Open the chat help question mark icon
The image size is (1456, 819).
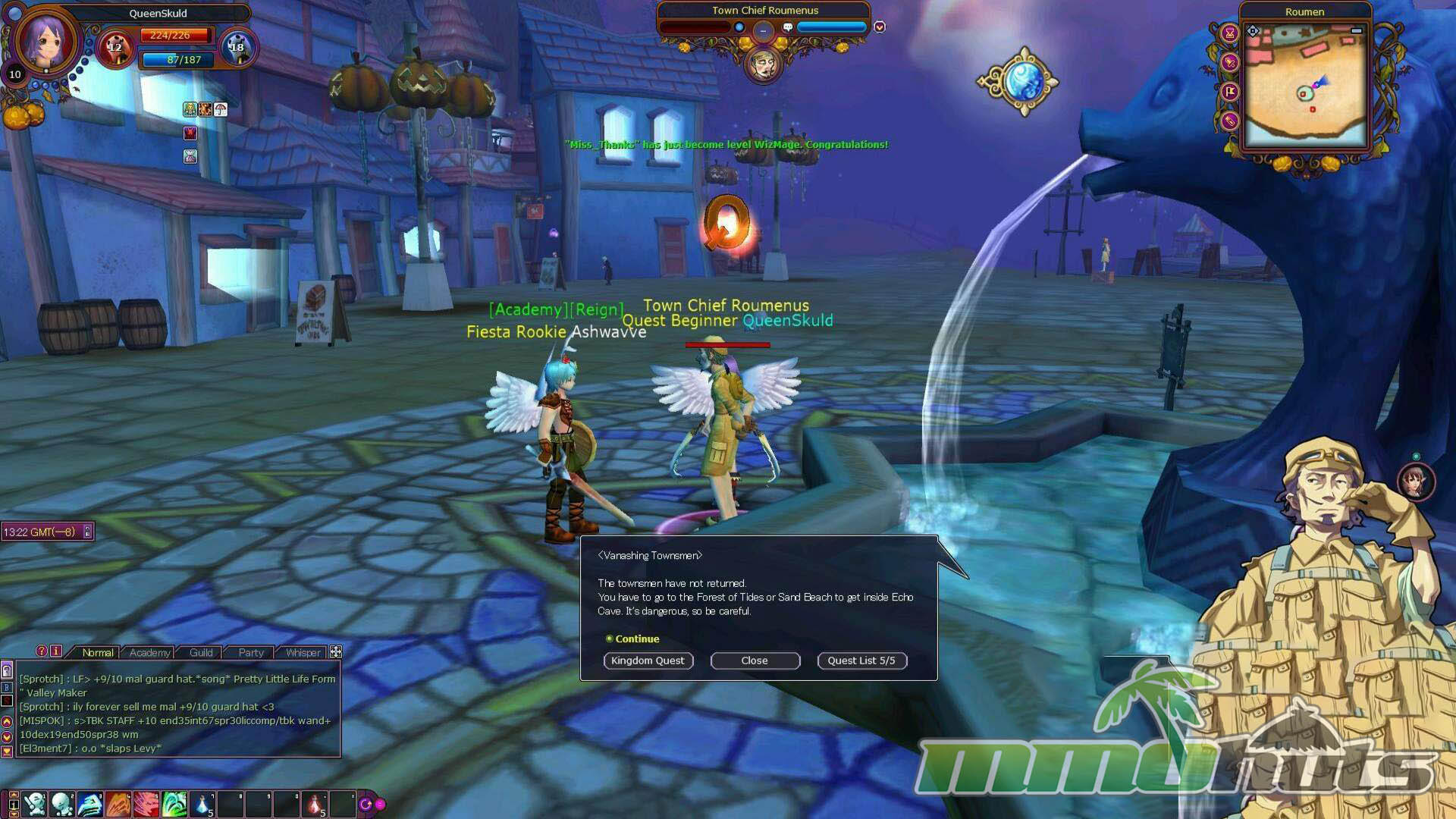pyautogui.click(x=42, y=651)
